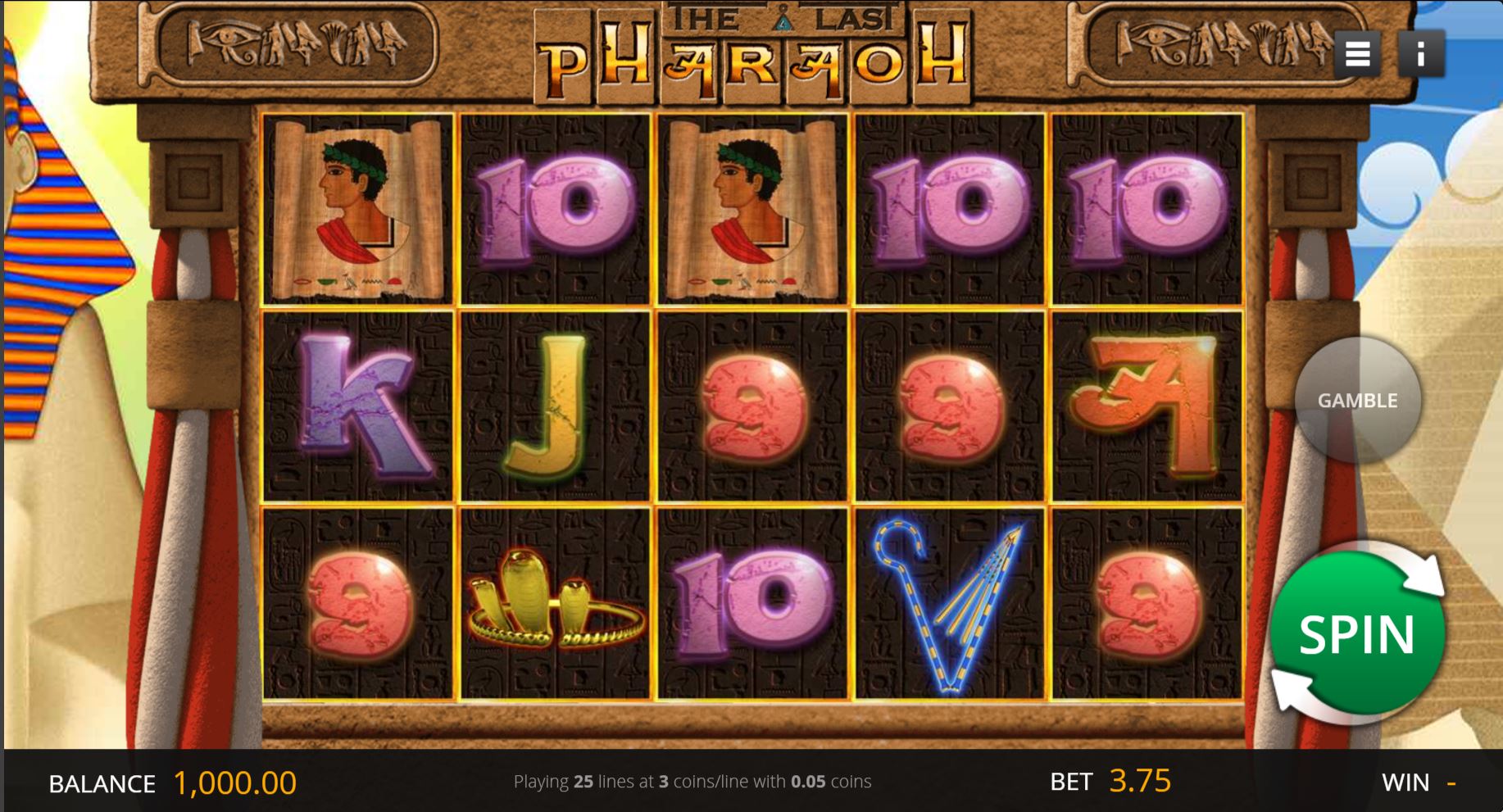
Task: Open the hamburger menu icon
Action: click(x=1358, y=52)
